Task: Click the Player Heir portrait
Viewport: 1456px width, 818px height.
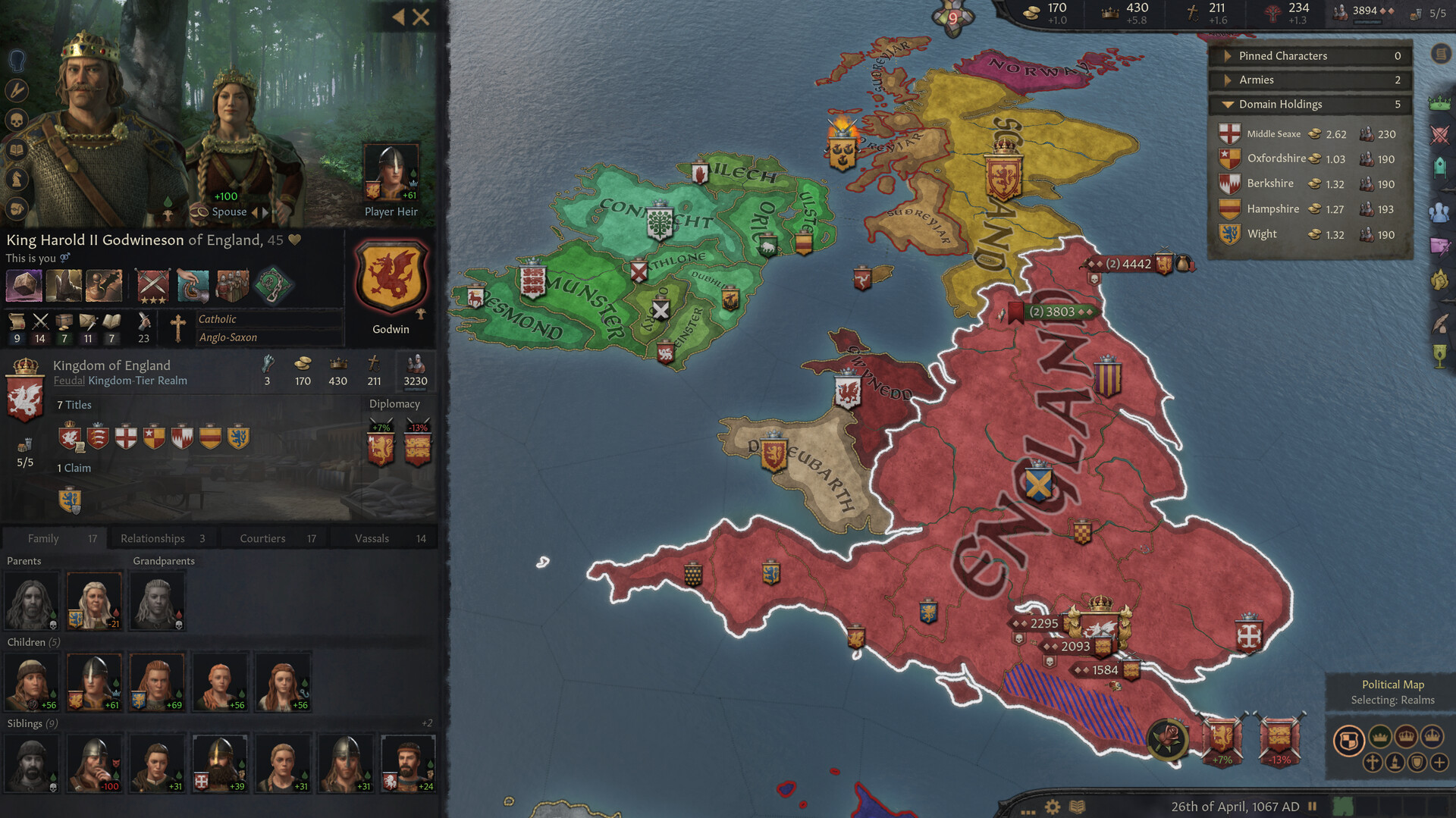Action: tap(391, 171)
